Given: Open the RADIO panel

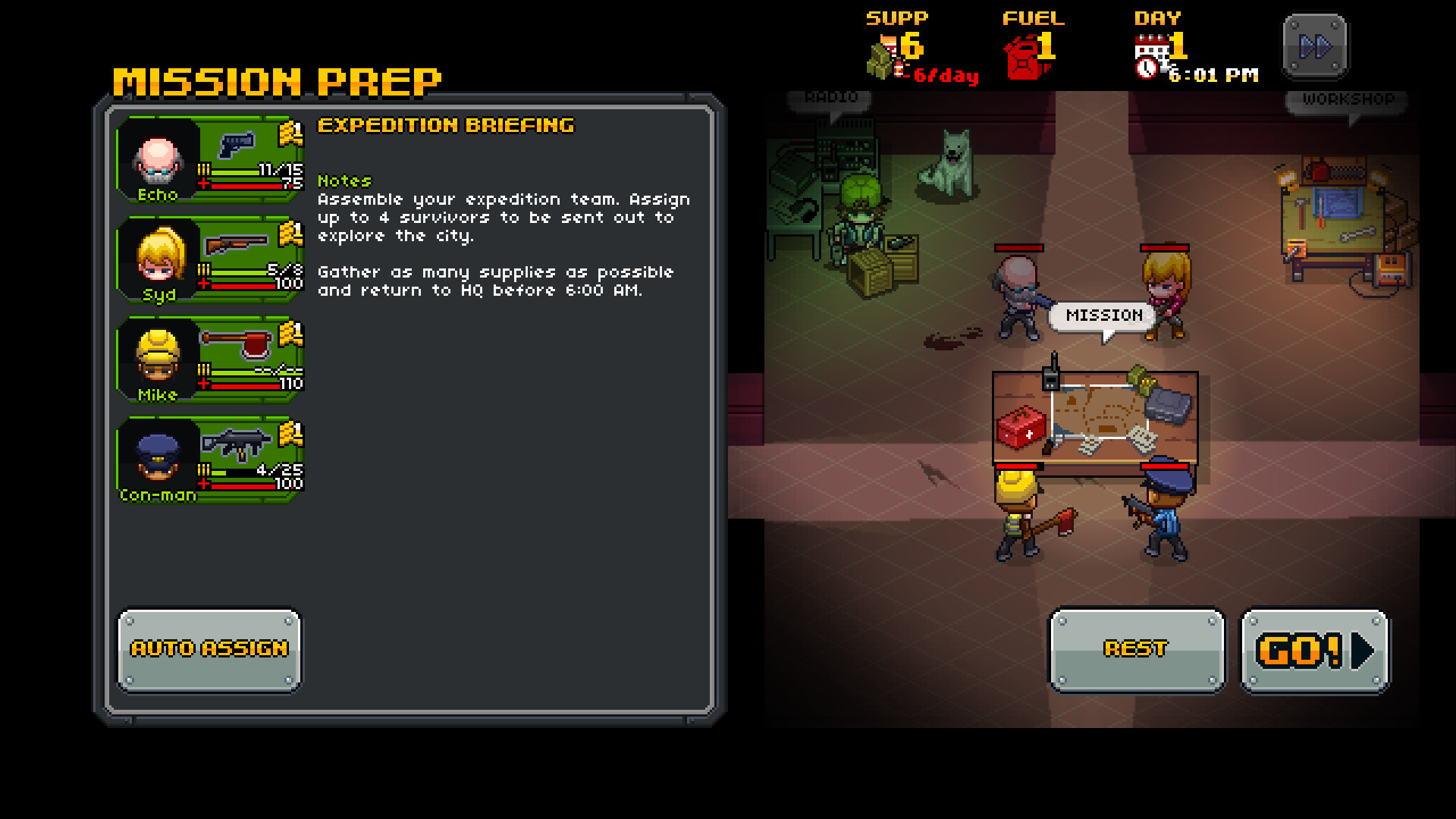Looking at the screenshot, I should click(x=830, y=96).
